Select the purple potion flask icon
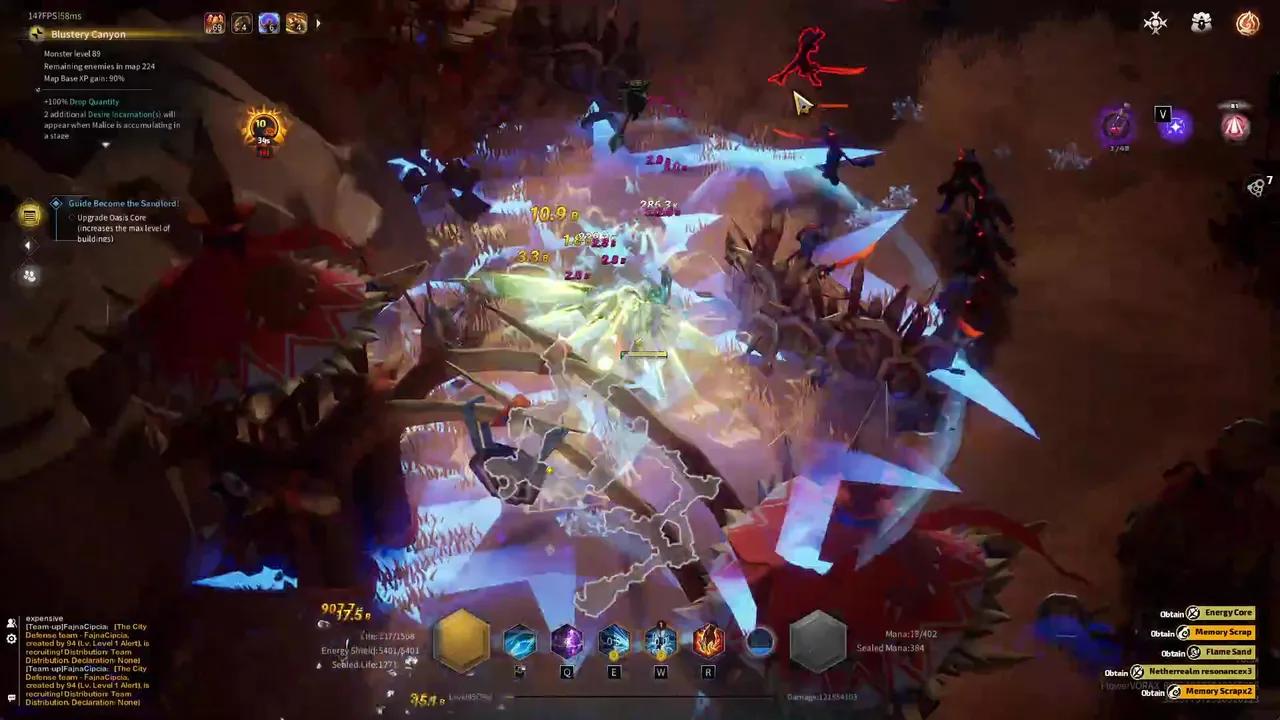This screenshot has width=1280, height=720. (x=1118, y=126)
